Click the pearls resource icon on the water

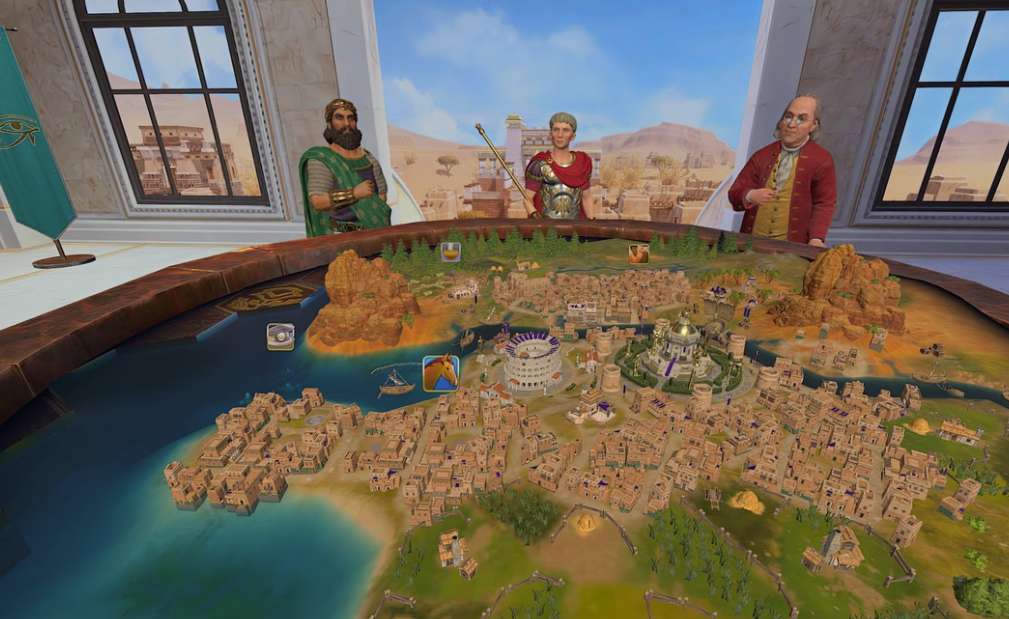point(280,336)
